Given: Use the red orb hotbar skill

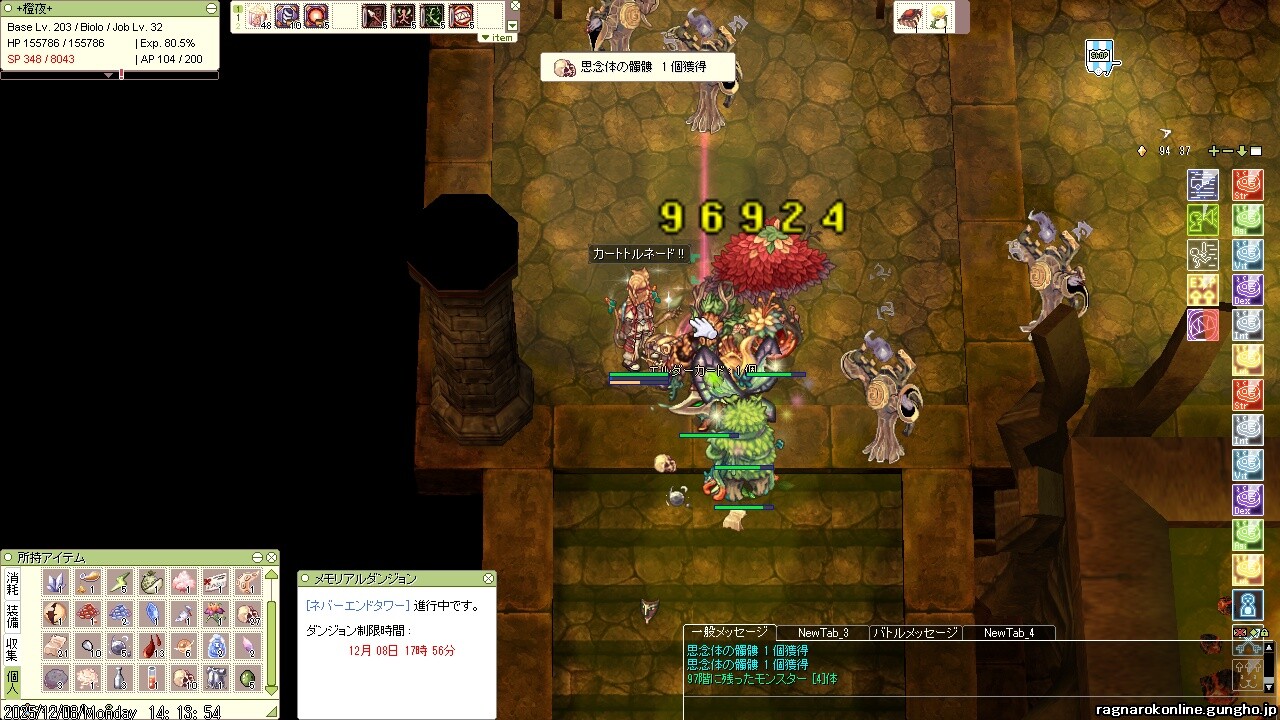Looking at the screenshot, I should [x=317, y=16].
